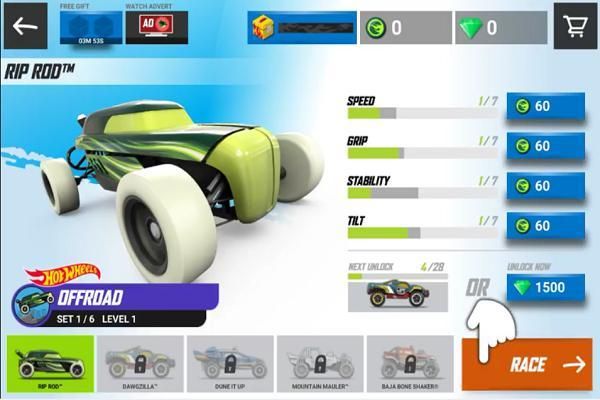Viewport: 600px width, 400px height.
Task: Choose the locked Baja Bone Shaker car
Action: click(409, 364)
